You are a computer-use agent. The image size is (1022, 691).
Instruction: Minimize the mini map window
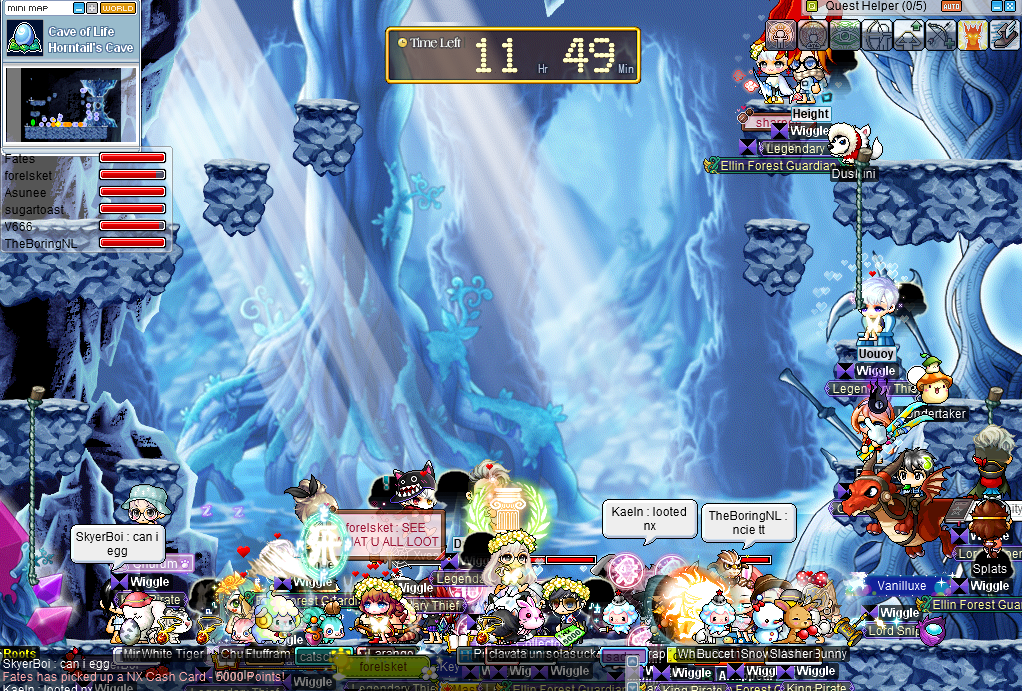[79, 8]
